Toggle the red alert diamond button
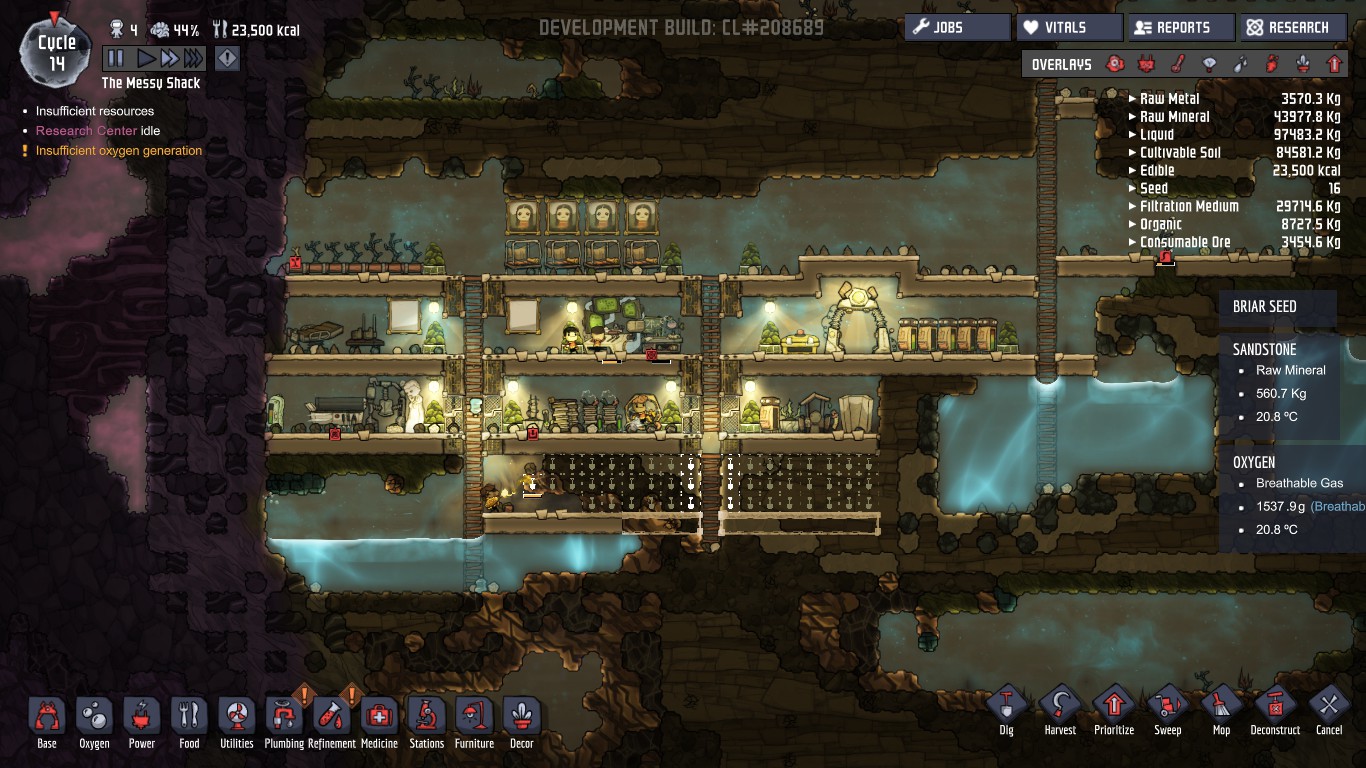 pyautogui.click(x=227, y=59)
